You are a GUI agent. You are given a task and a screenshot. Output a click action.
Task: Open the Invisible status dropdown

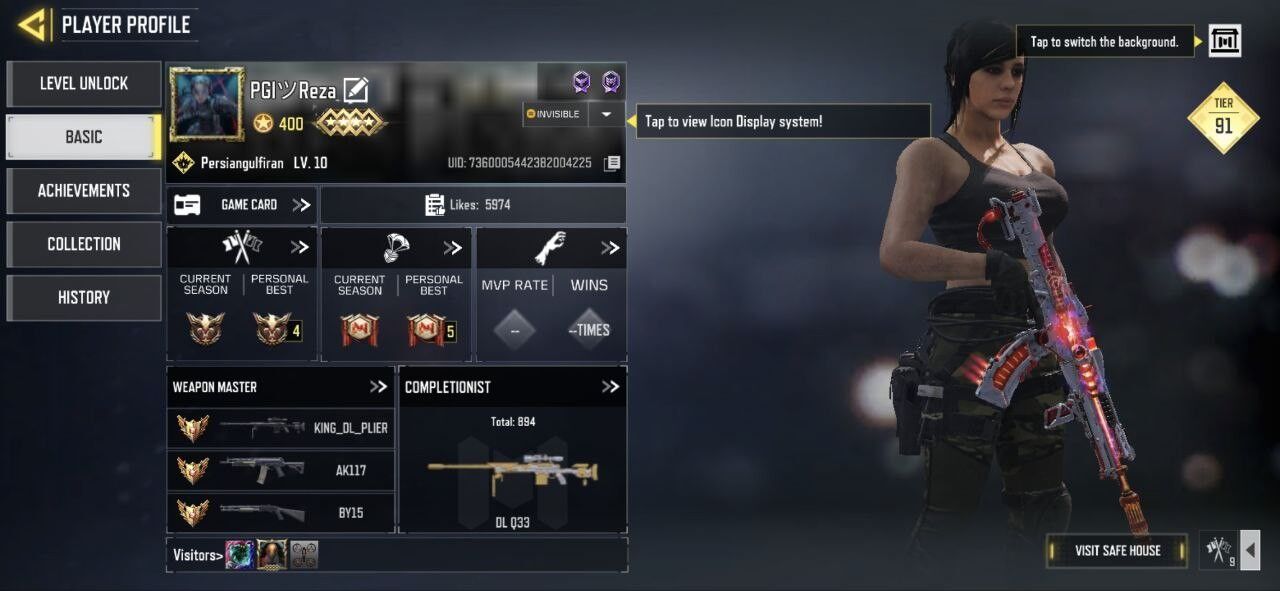(606, 114)
